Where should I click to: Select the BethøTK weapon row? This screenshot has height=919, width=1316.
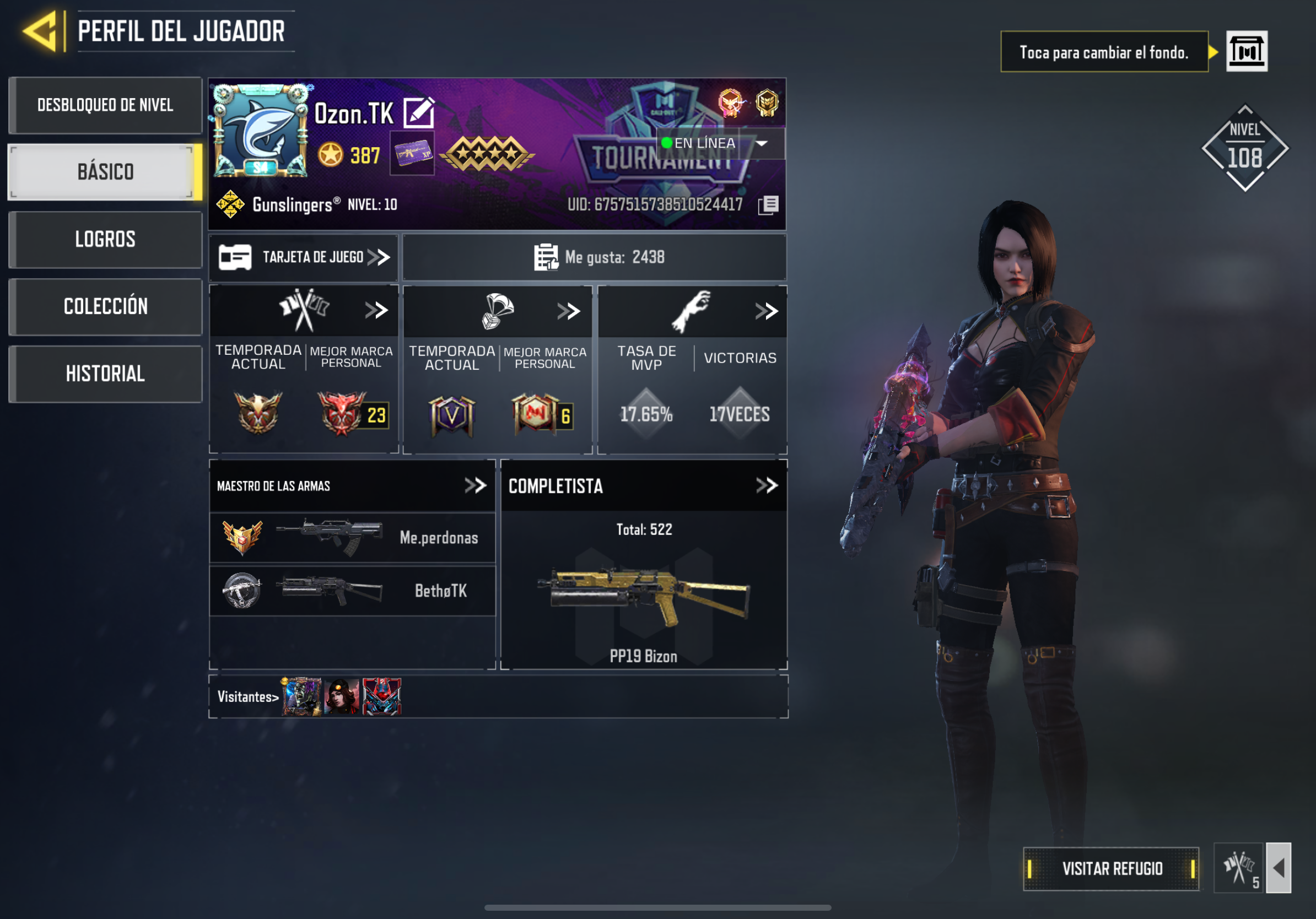(x=352, y=591)
